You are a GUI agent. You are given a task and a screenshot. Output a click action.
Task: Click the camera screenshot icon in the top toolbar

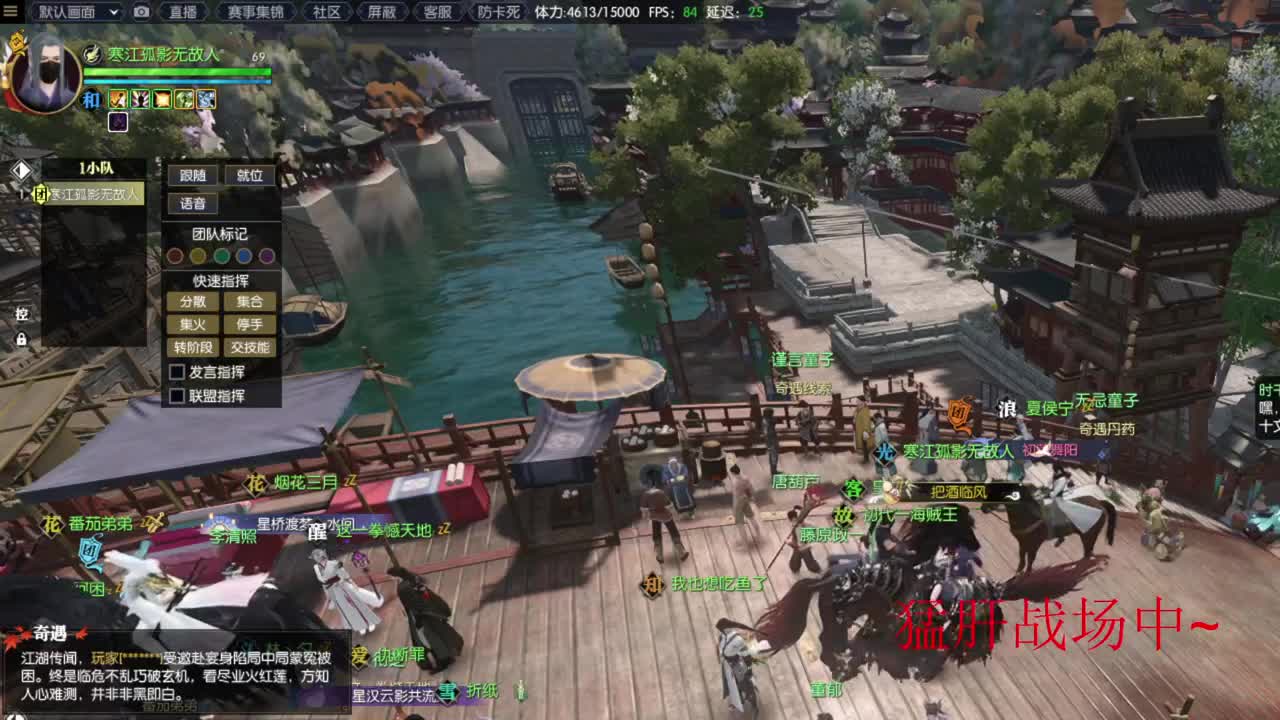tap(143, 13)
